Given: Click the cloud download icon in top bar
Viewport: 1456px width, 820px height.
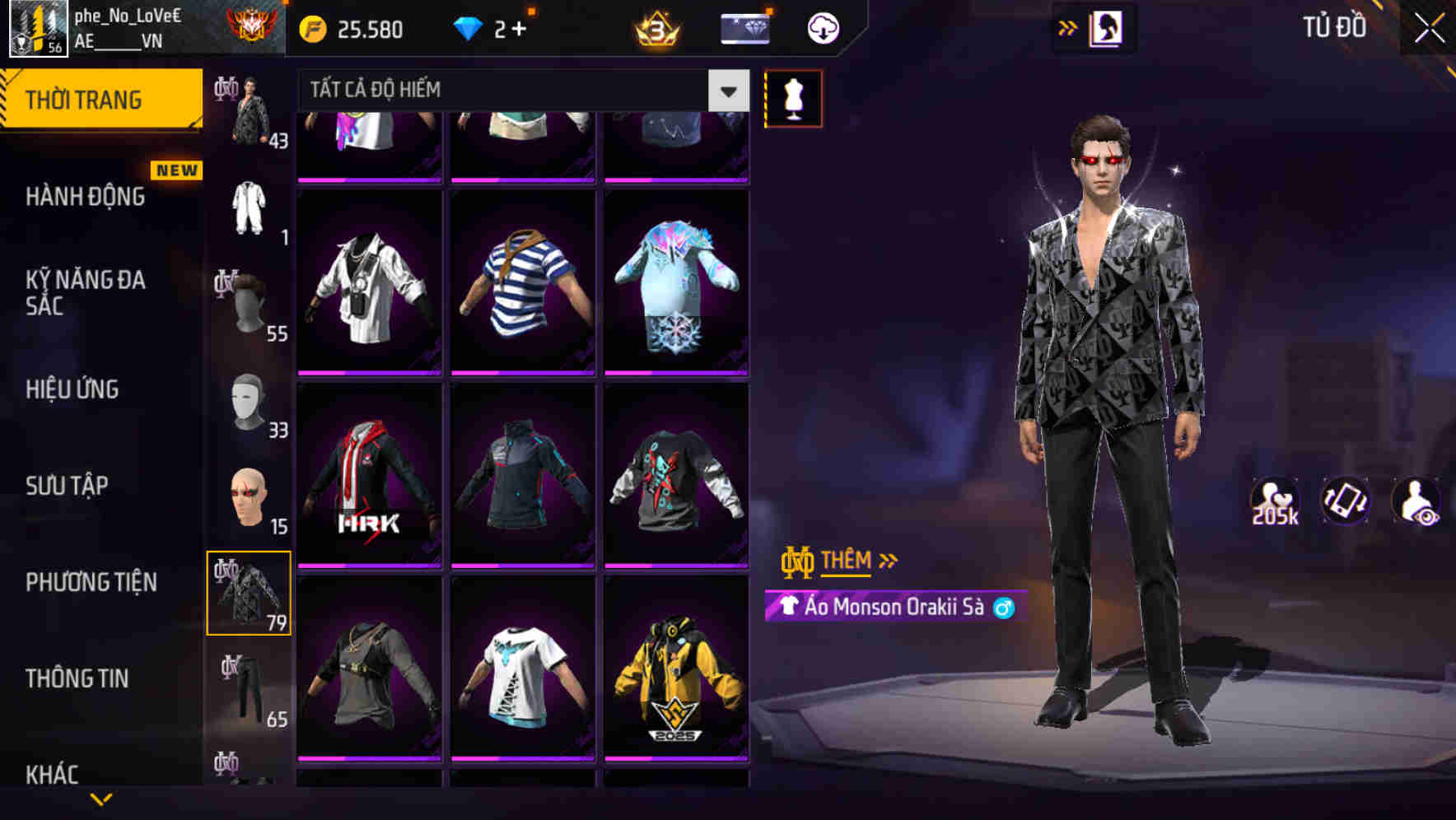Looking at the screenshot, I should pyautogui.click(x=823, y=27).
